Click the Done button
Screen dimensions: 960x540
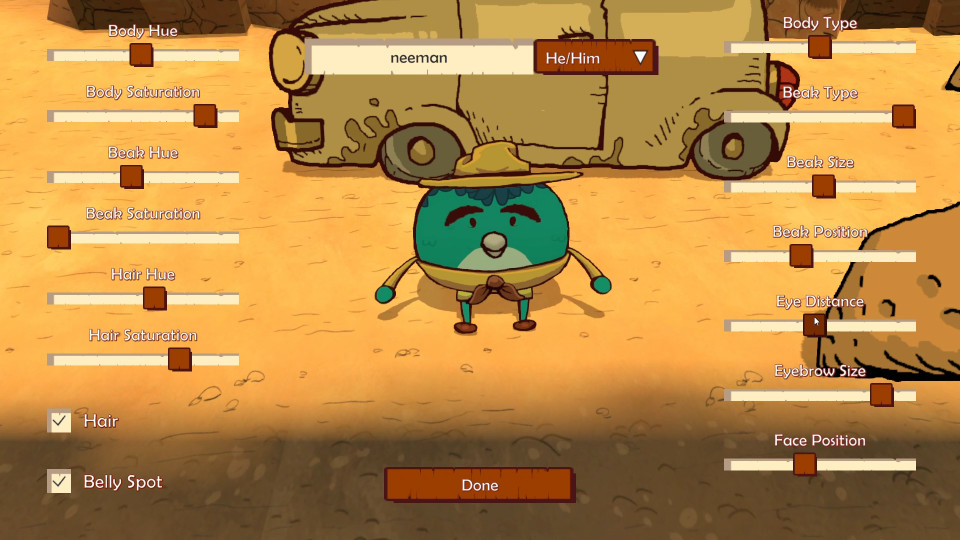point(479,485)
